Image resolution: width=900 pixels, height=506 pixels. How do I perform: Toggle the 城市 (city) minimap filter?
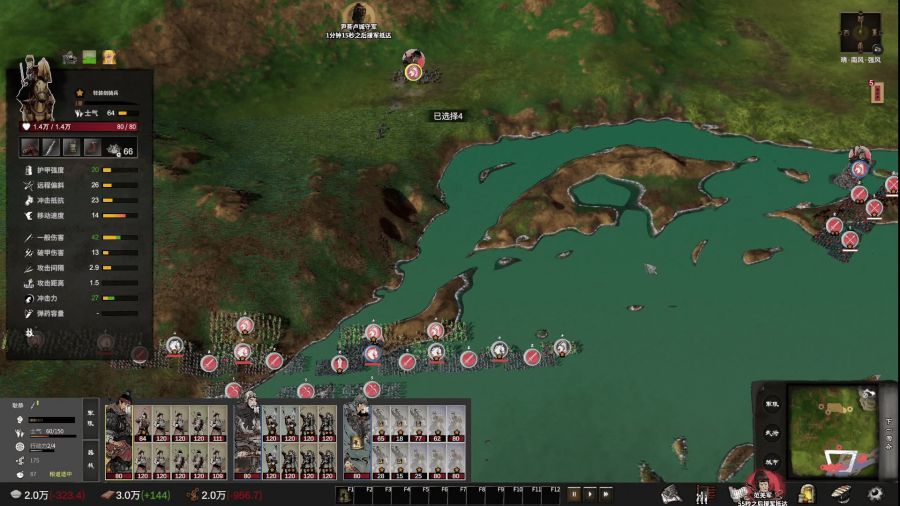771,460
